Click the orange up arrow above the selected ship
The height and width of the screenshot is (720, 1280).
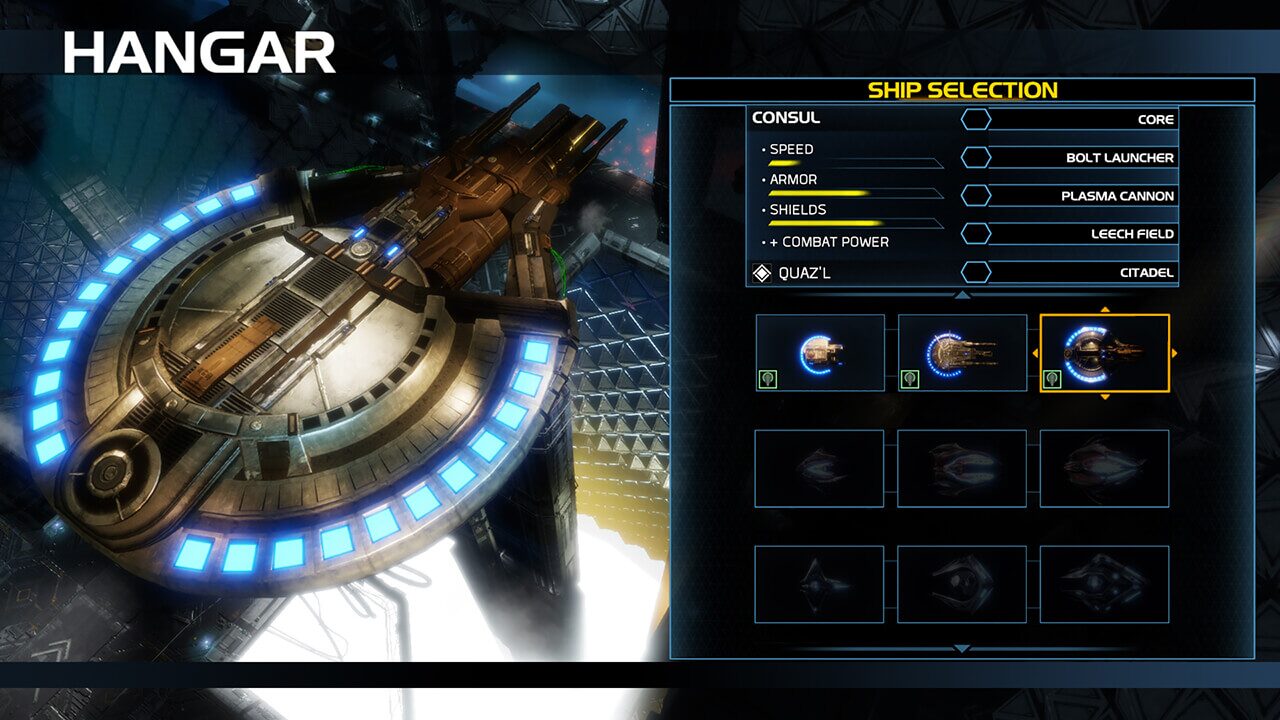coord(1104,308)
